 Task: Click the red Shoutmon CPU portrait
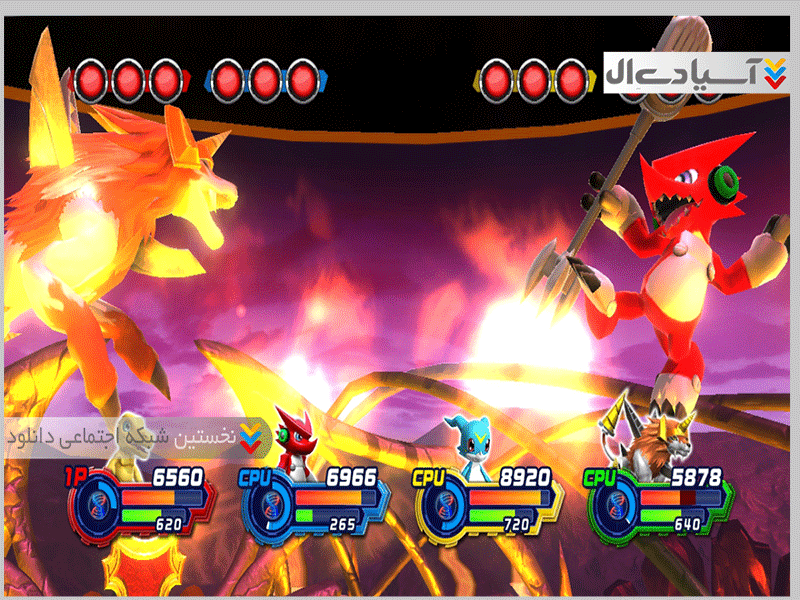(297, 440)
